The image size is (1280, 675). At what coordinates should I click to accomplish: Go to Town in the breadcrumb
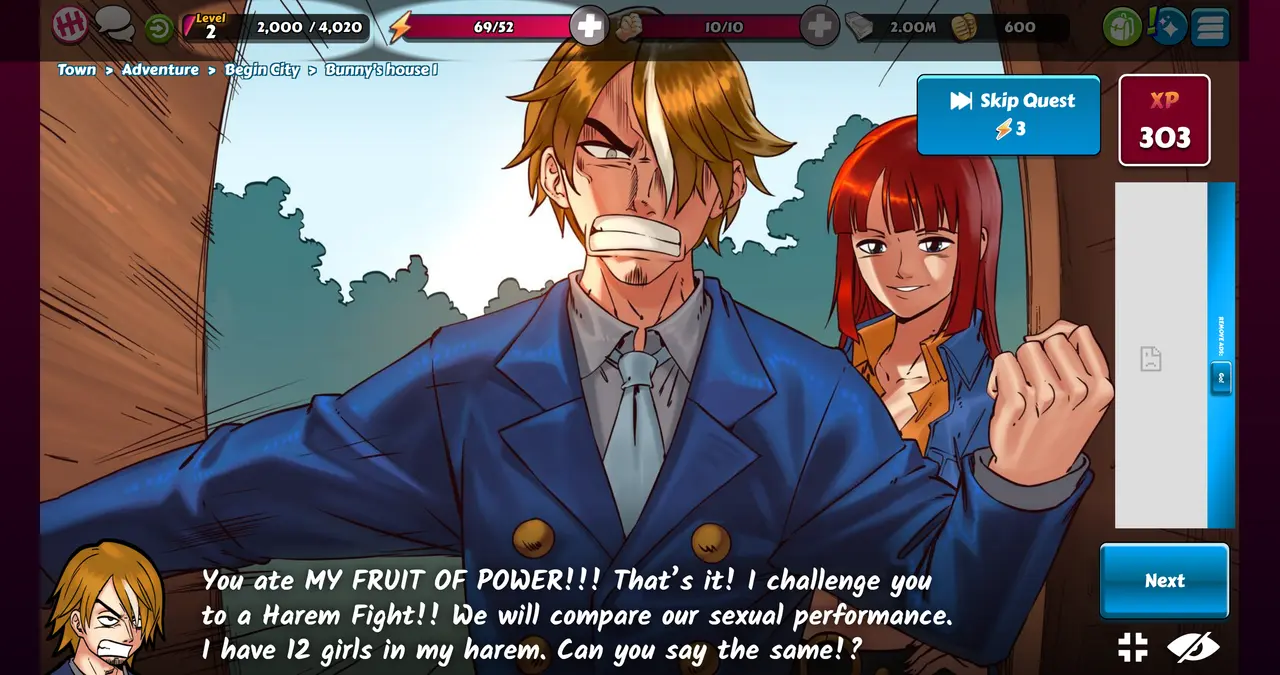[x=77, y=70]
